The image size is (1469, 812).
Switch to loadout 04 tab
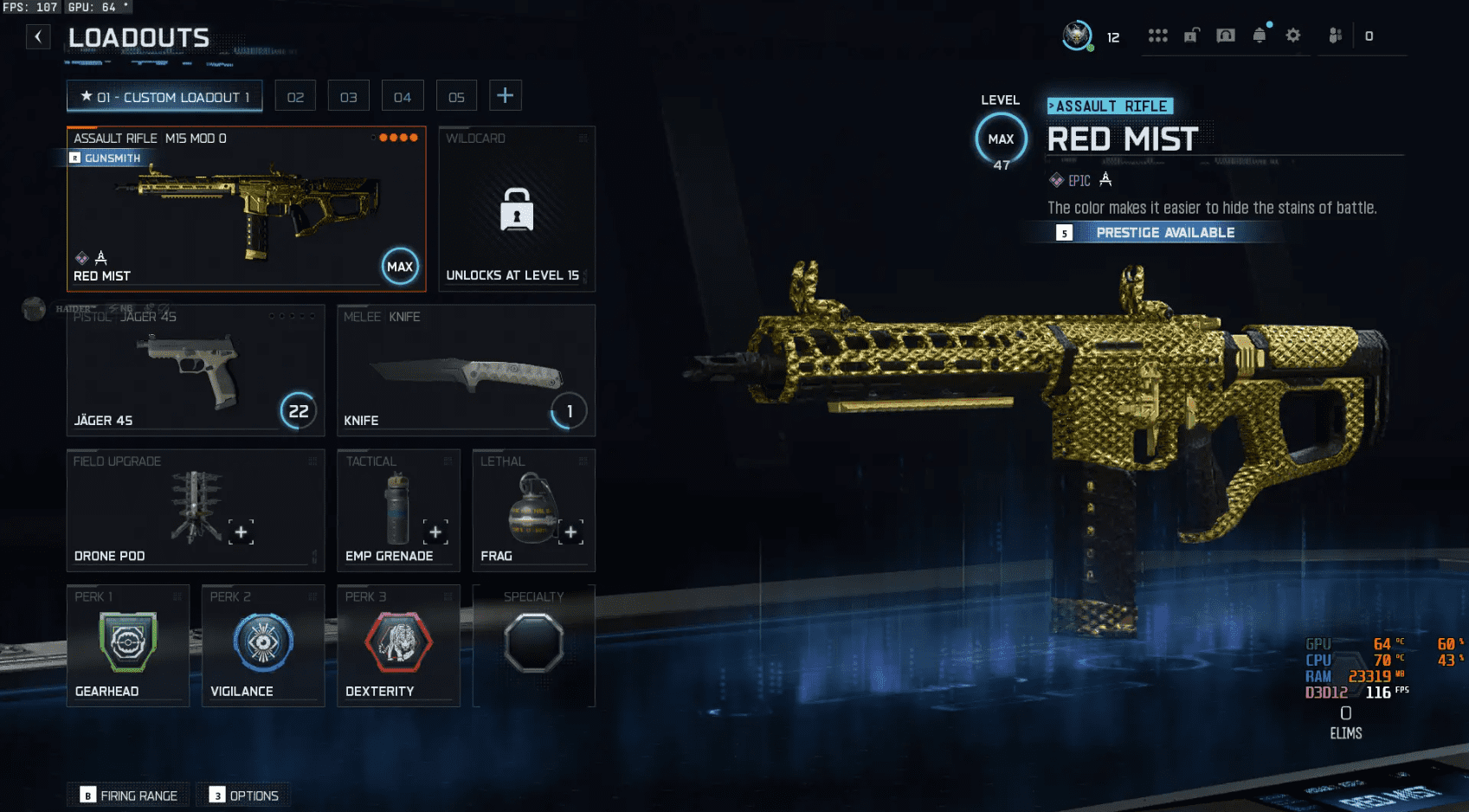click(403, 97)
